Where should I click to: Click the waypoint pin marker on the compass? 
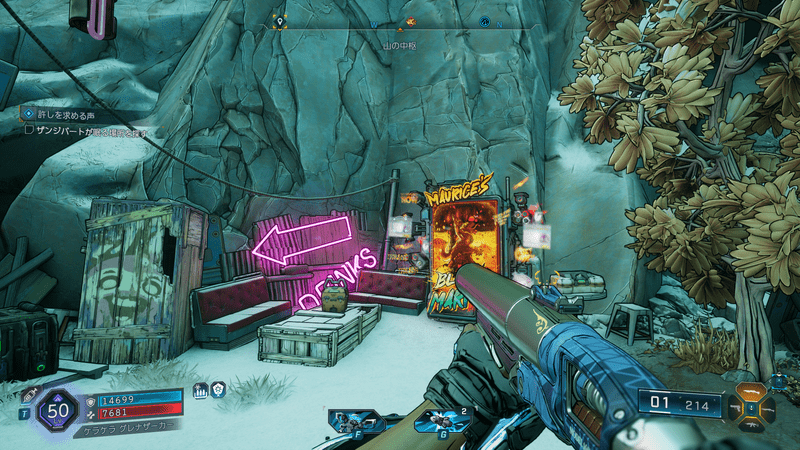[x=280, y=21]
